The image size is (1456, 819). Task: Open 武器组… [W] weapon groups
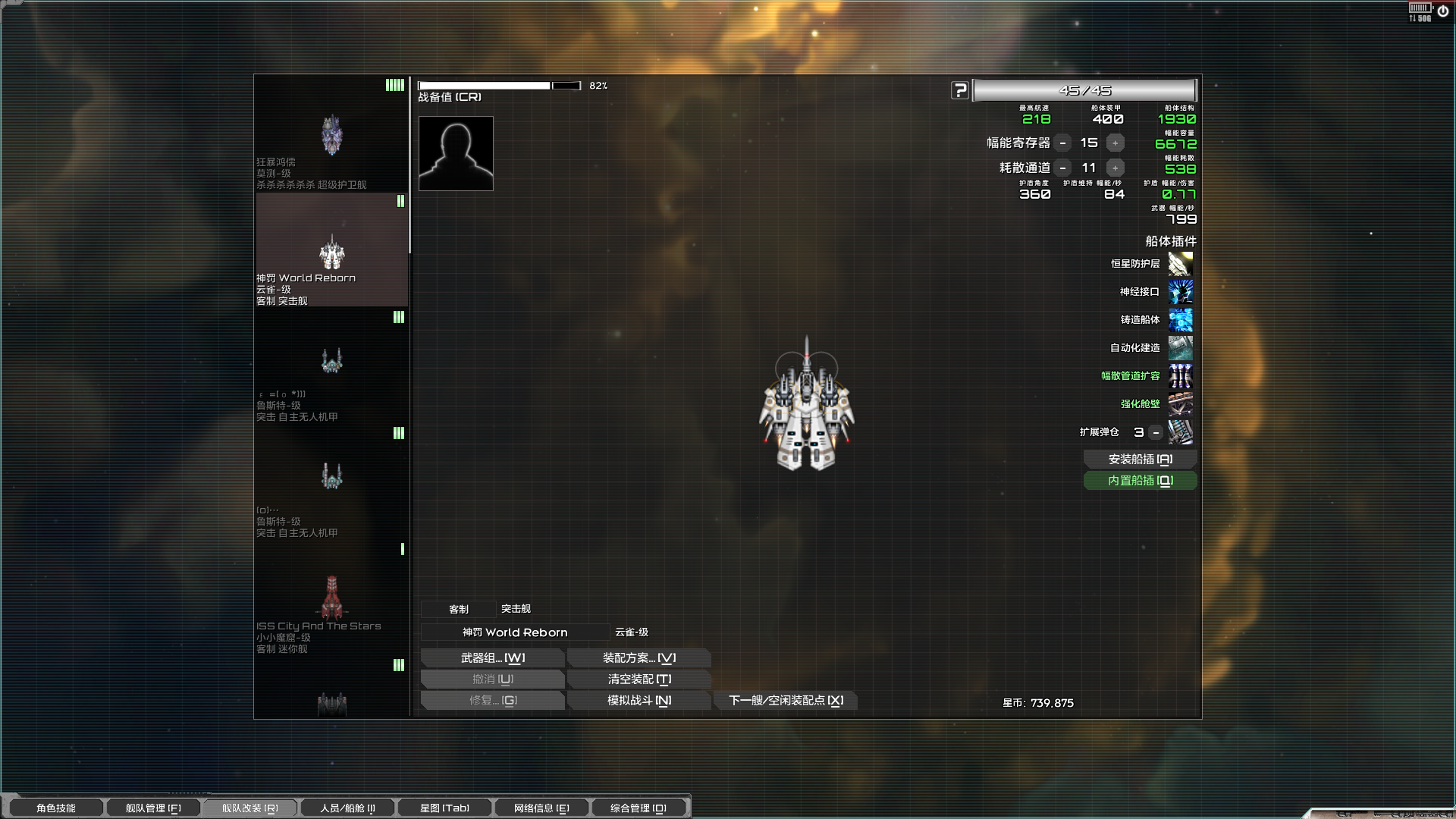pyautogui.click(x=492, y=657)
